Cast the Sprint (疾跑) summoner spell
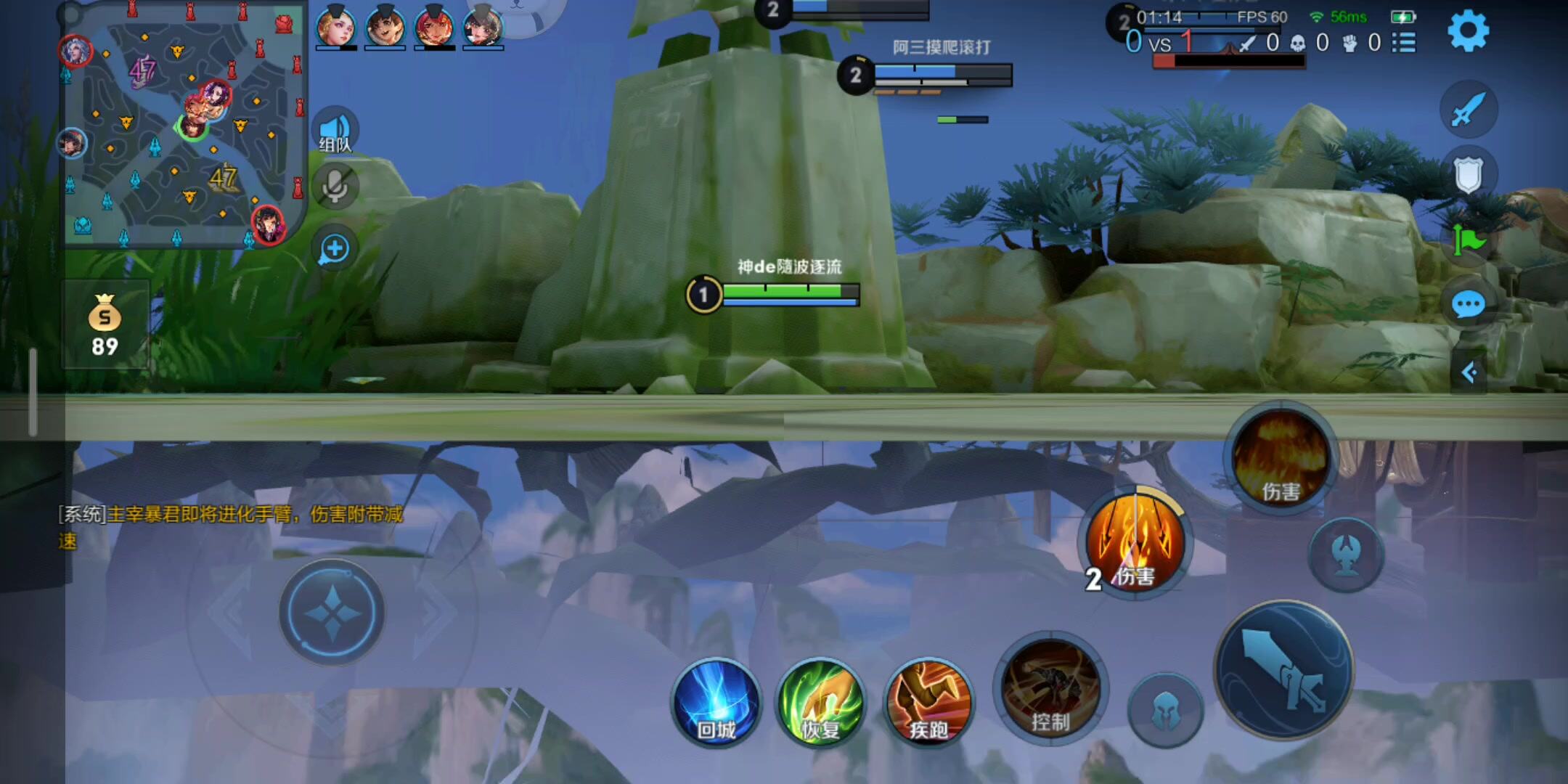1568x784 pixels. (x=928, y=703)
